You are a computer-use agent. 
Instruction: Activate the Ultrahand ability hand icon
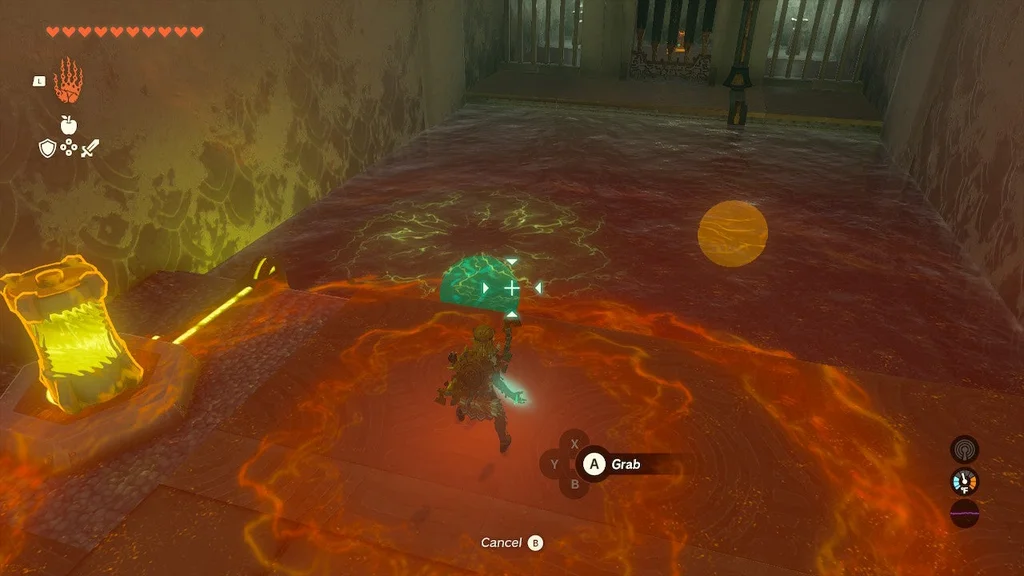[68, 81]
